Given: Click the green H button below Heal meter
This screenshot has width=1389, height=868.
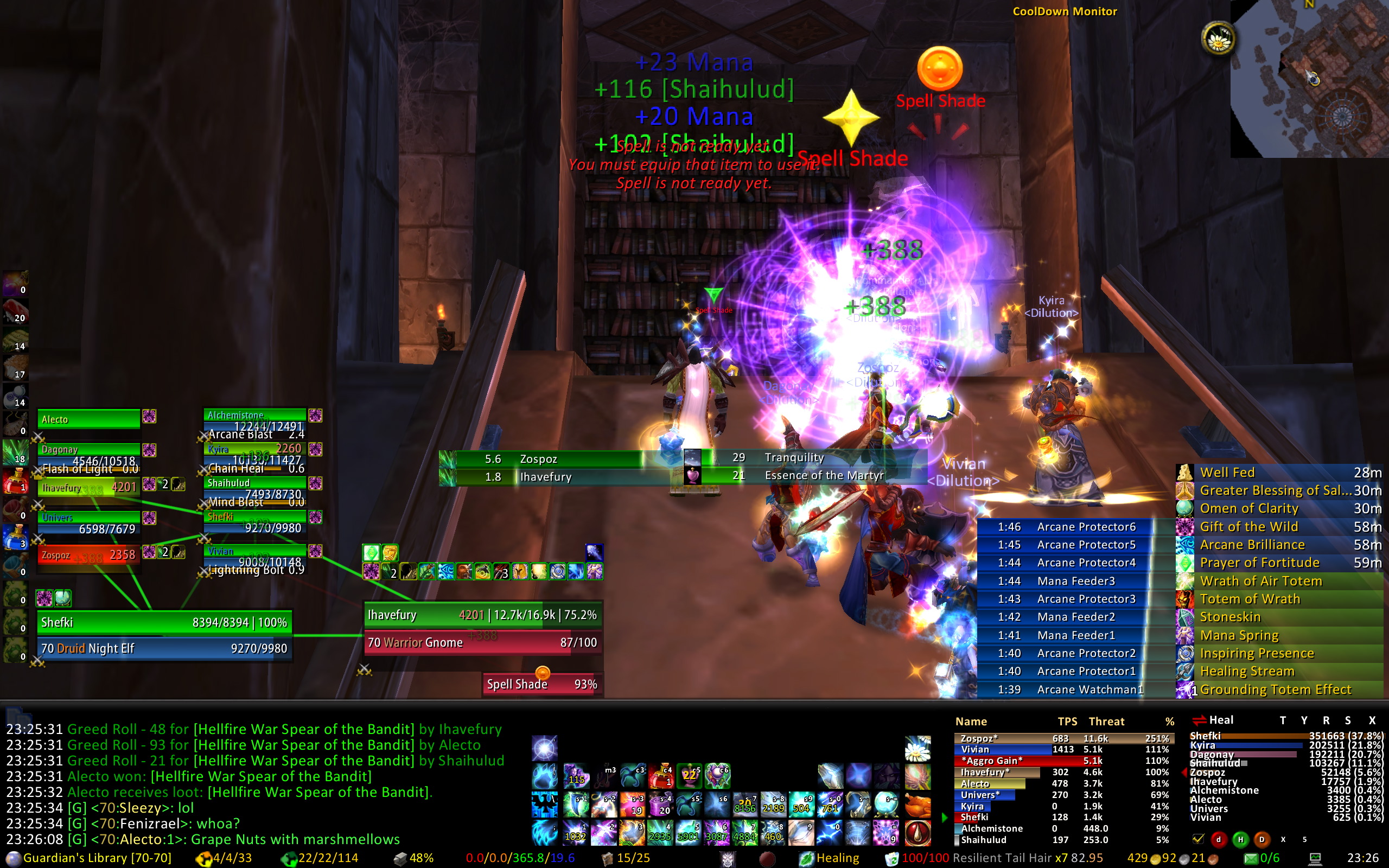Looking at the screenshot, I should pyautogui.click(x=1240, y=839).
